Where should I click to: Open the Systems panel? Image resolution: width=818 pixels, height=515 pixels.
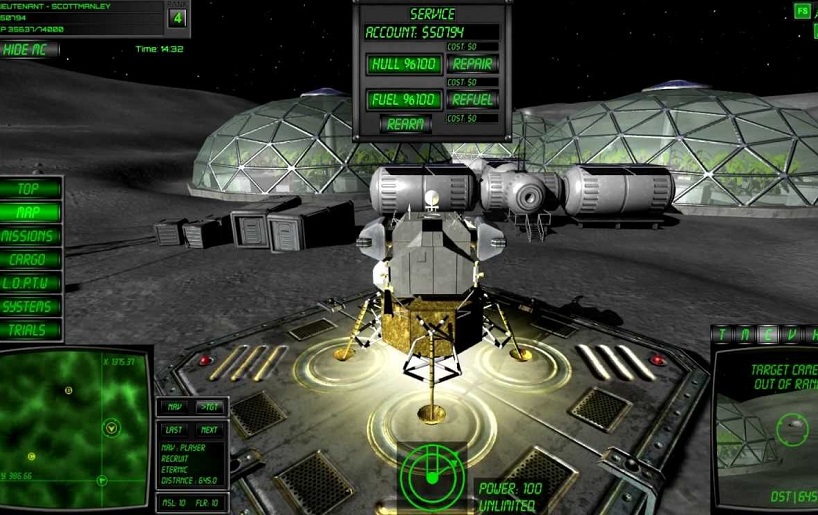[x=30, y=307]
